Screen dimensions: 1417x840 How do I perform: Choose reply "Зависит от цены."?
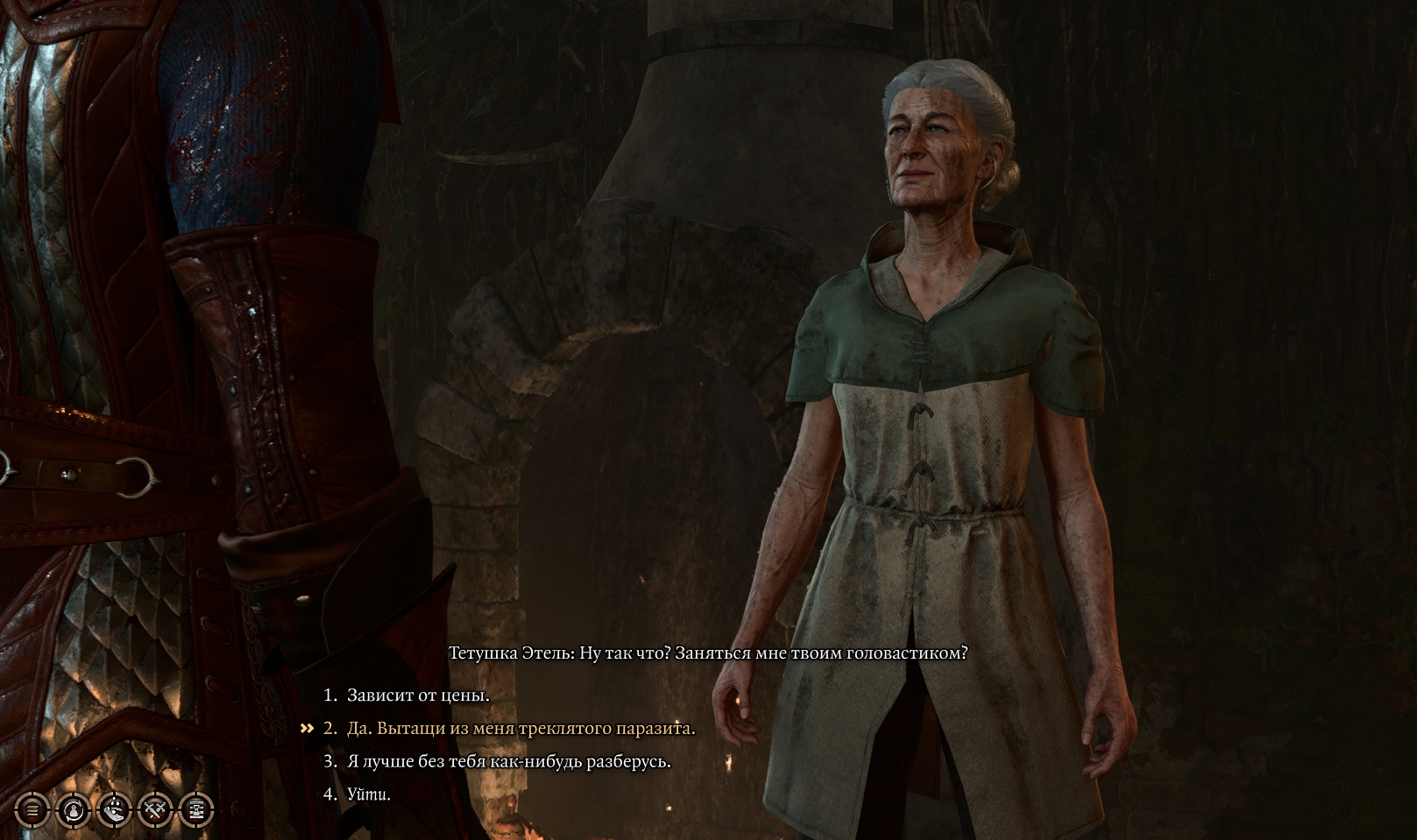tap(418, 695)
